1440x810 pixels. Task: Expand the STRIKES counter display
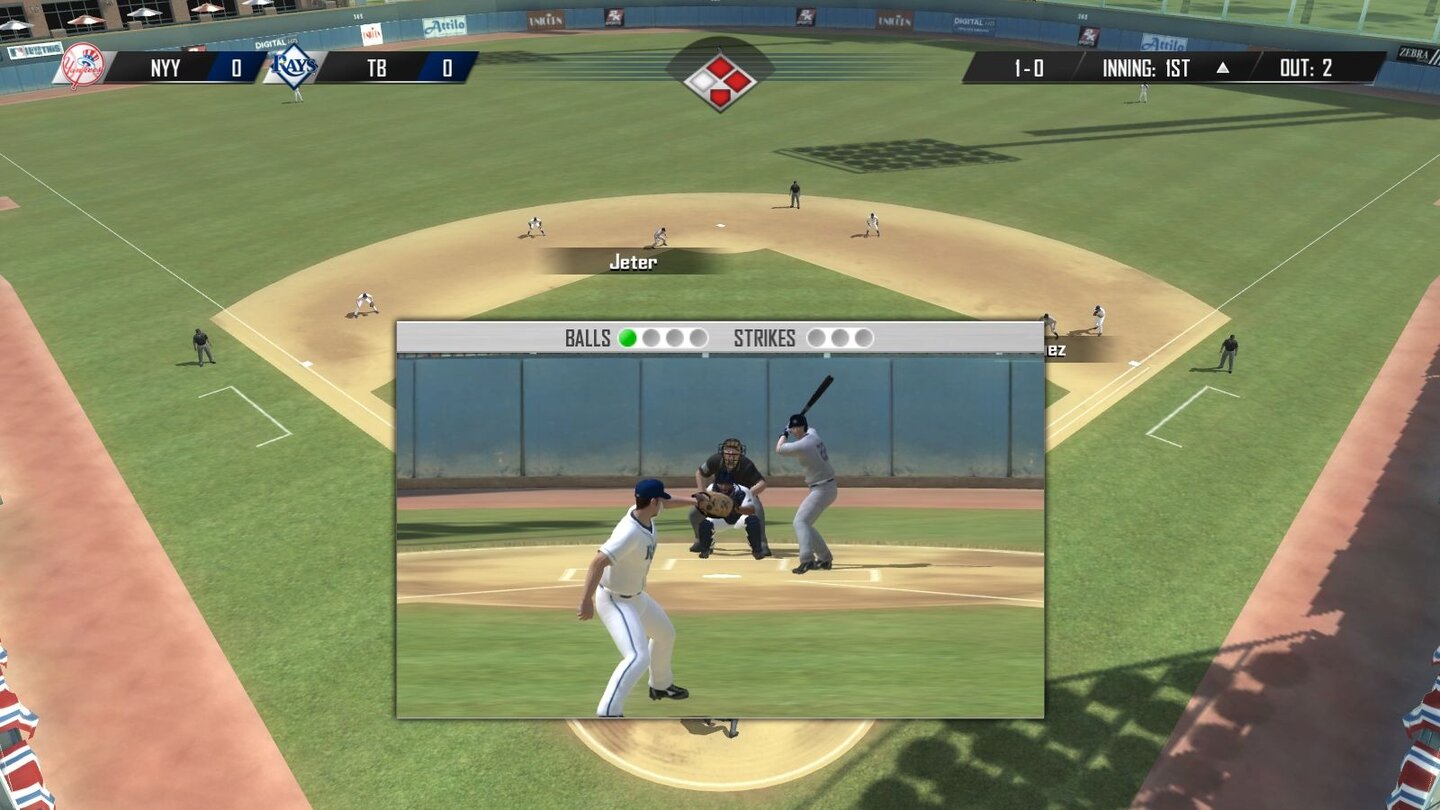(x=766, y=338)
